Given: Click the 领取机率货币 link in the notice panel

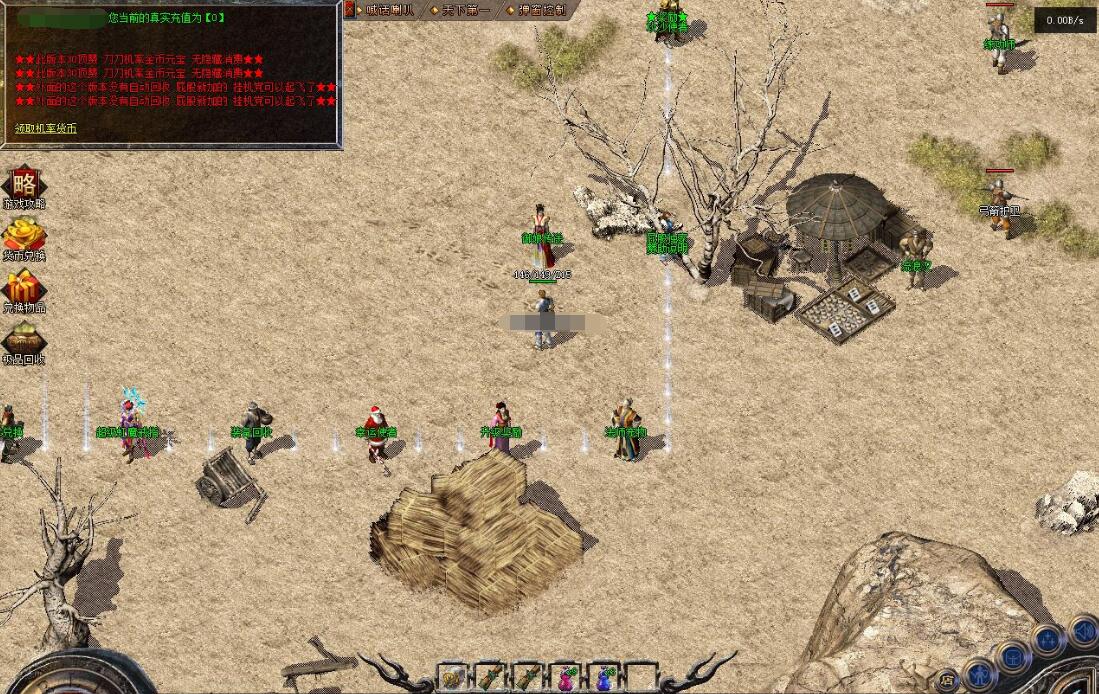Looking at the screenshot, I should point(46,129).
